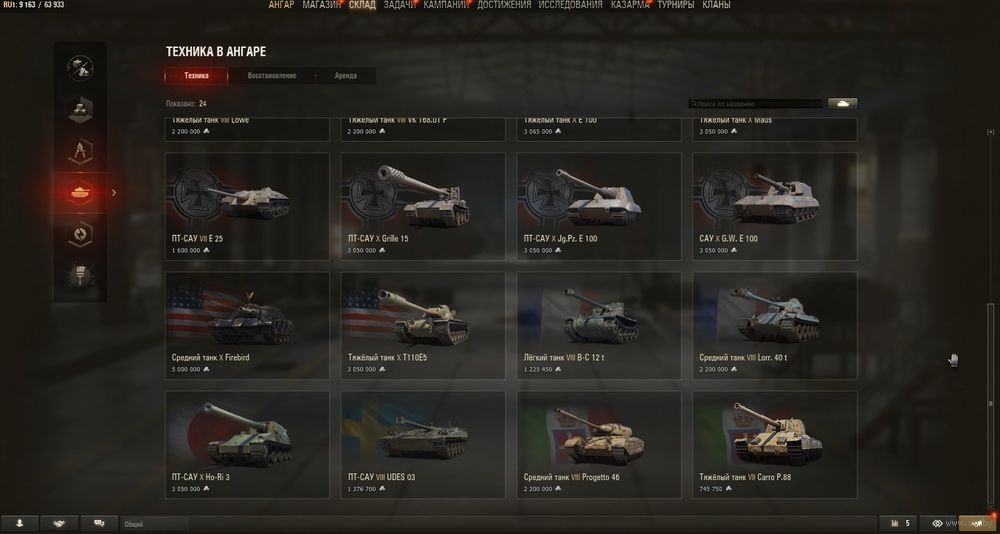This screenshot has height=534, width=1000.
Task: Open the Исследования tech tree
Action: click(570, 5)
